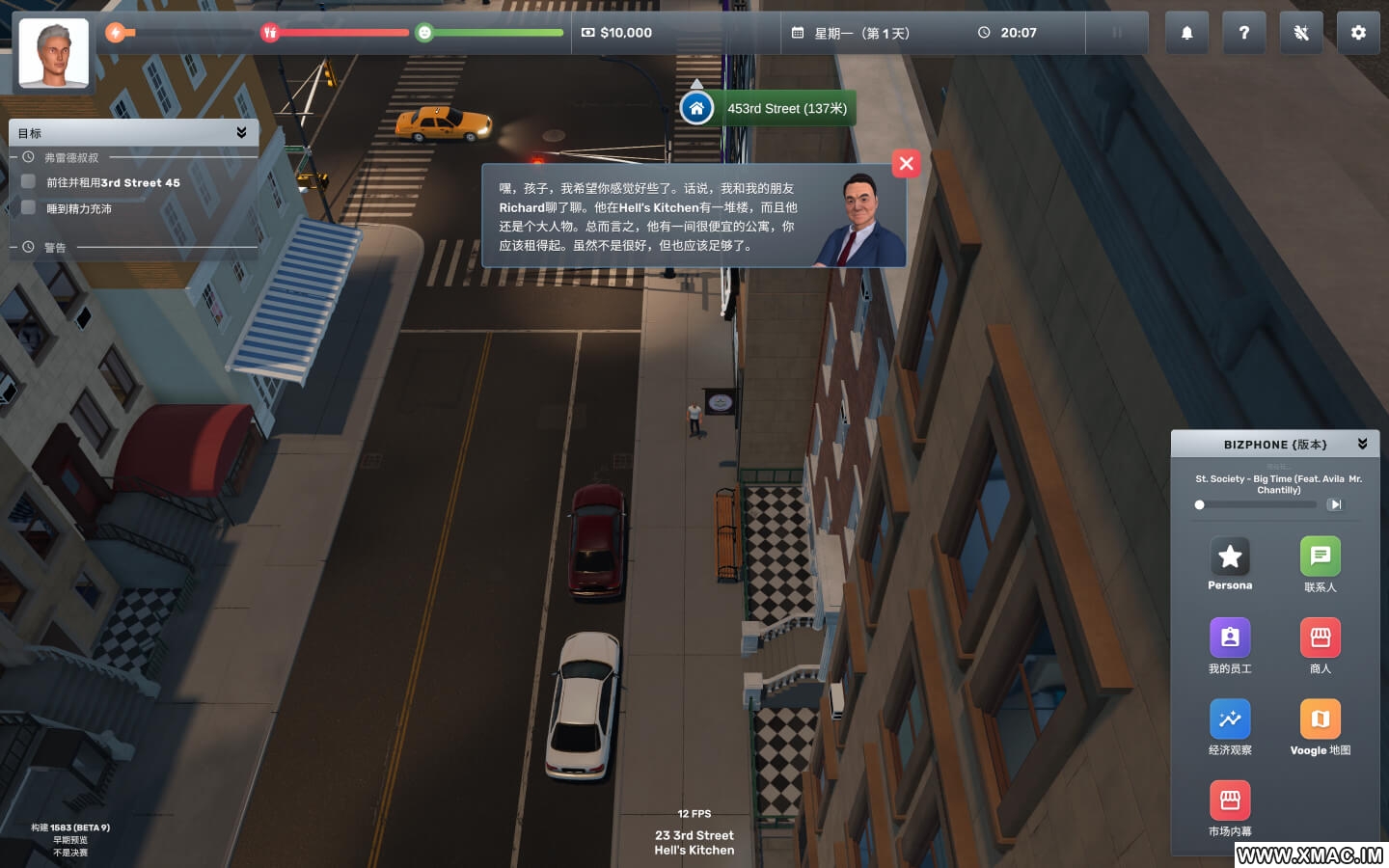Open the Merchants (商人) app

pyautogui.click(x=1320, y=637)
